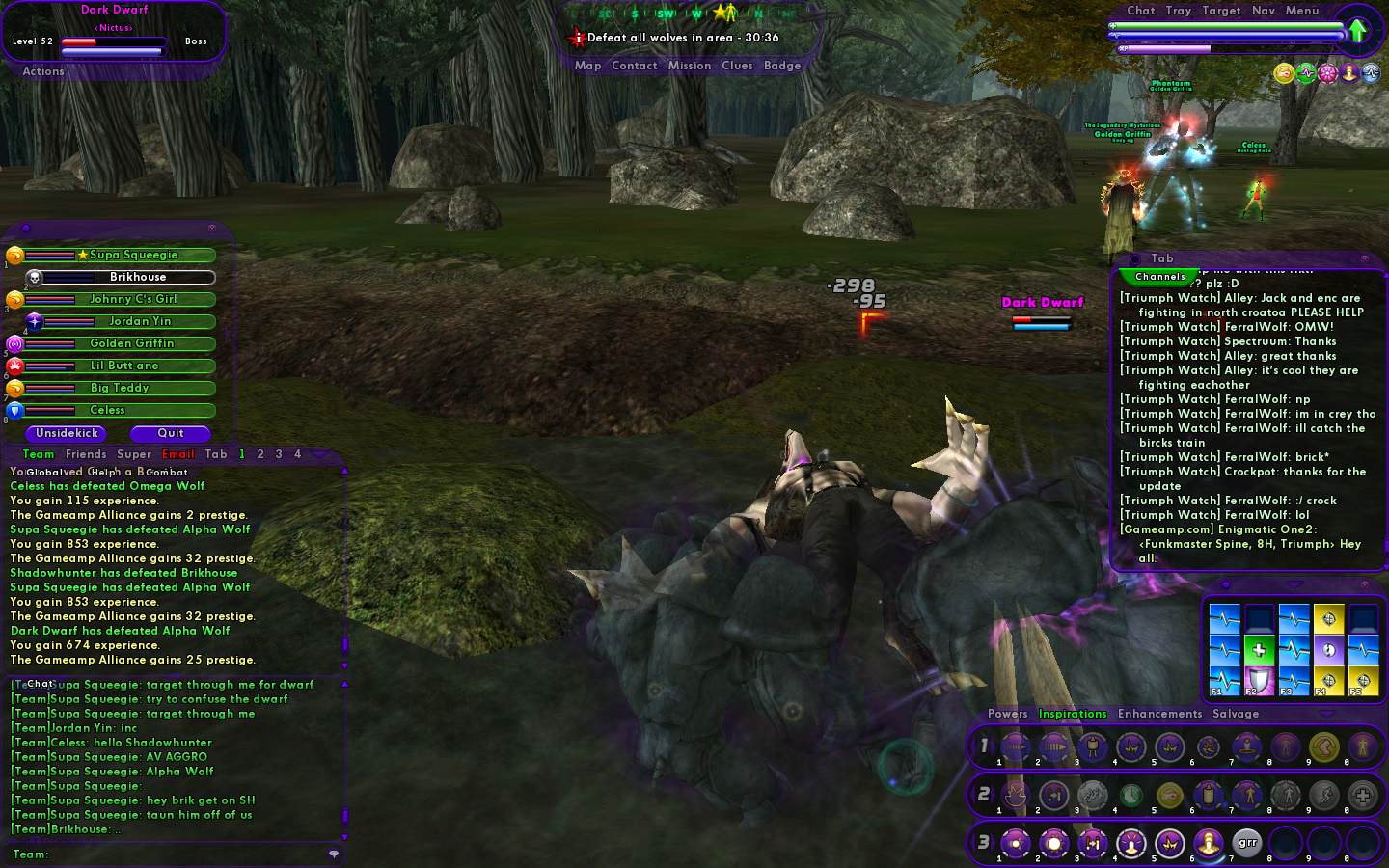The height and width of the screenshot is (868, 1389).
Task: Open the Menu in top bar
Action: pyautogui.click(x=1301, y=11)
